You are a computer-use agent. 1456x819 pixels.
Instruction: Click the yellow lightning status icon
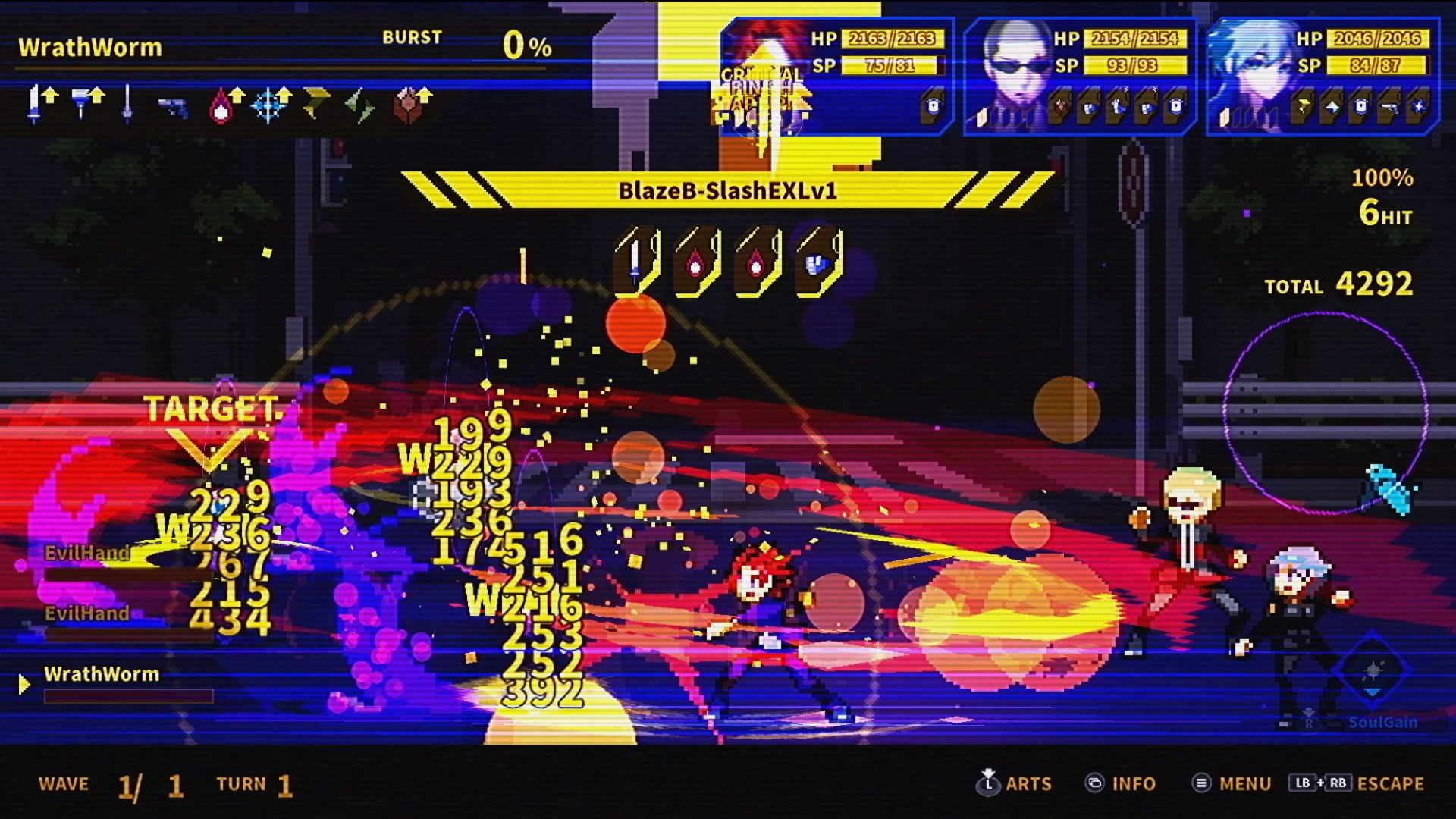(315, 105)
